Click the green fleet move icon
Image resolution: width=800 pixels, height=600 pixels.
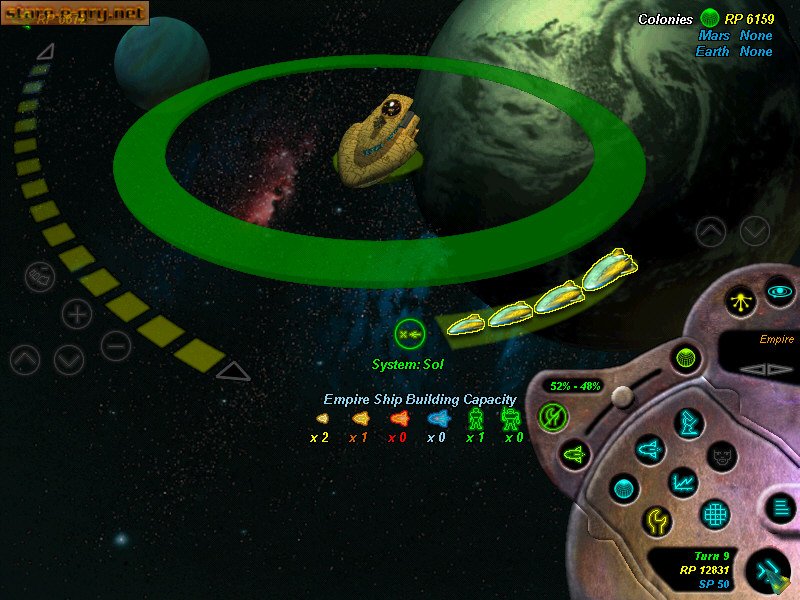tap(410, 331)
